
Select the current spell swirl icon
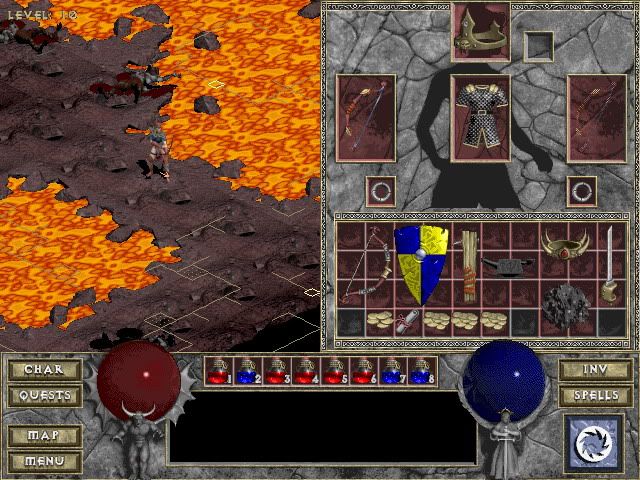pos(593,442)
